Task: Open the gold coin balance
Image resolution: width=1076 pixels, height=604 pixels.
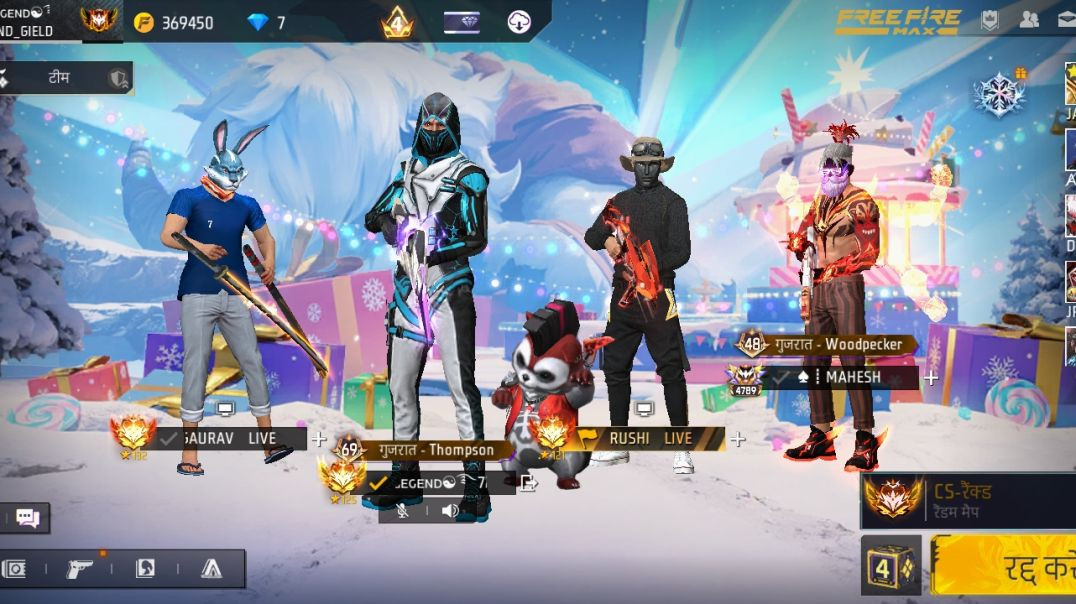Action: (x=174, y=22)
